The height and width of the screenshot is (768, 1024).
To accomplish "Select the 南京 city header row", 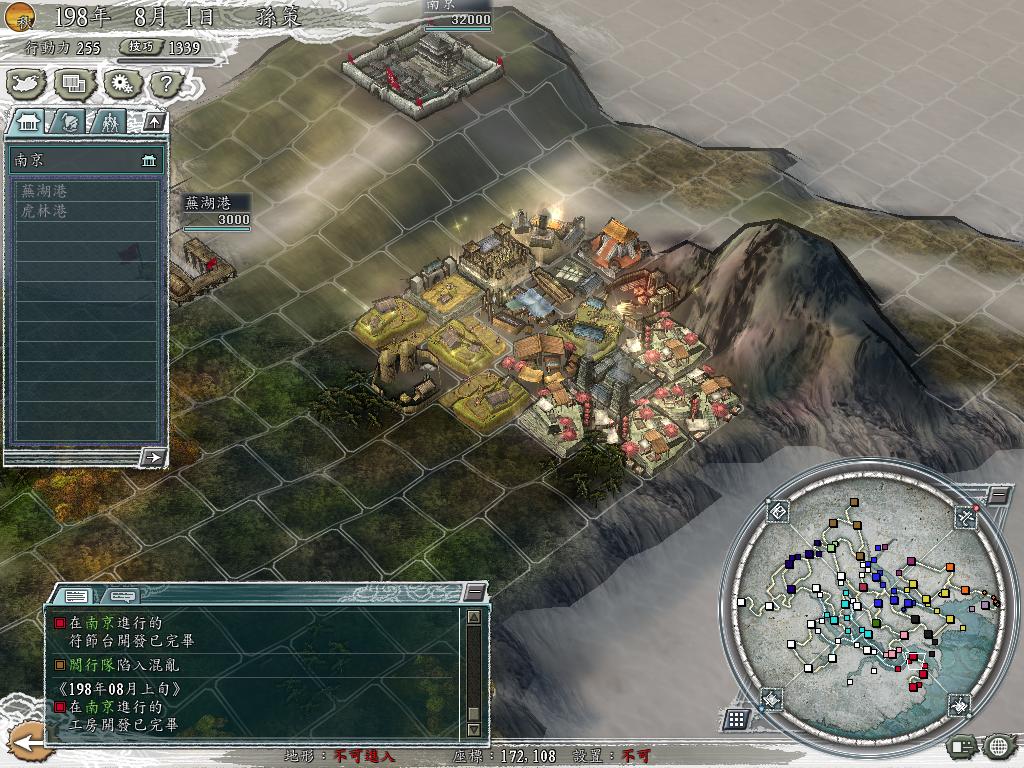I will (85, 160).
